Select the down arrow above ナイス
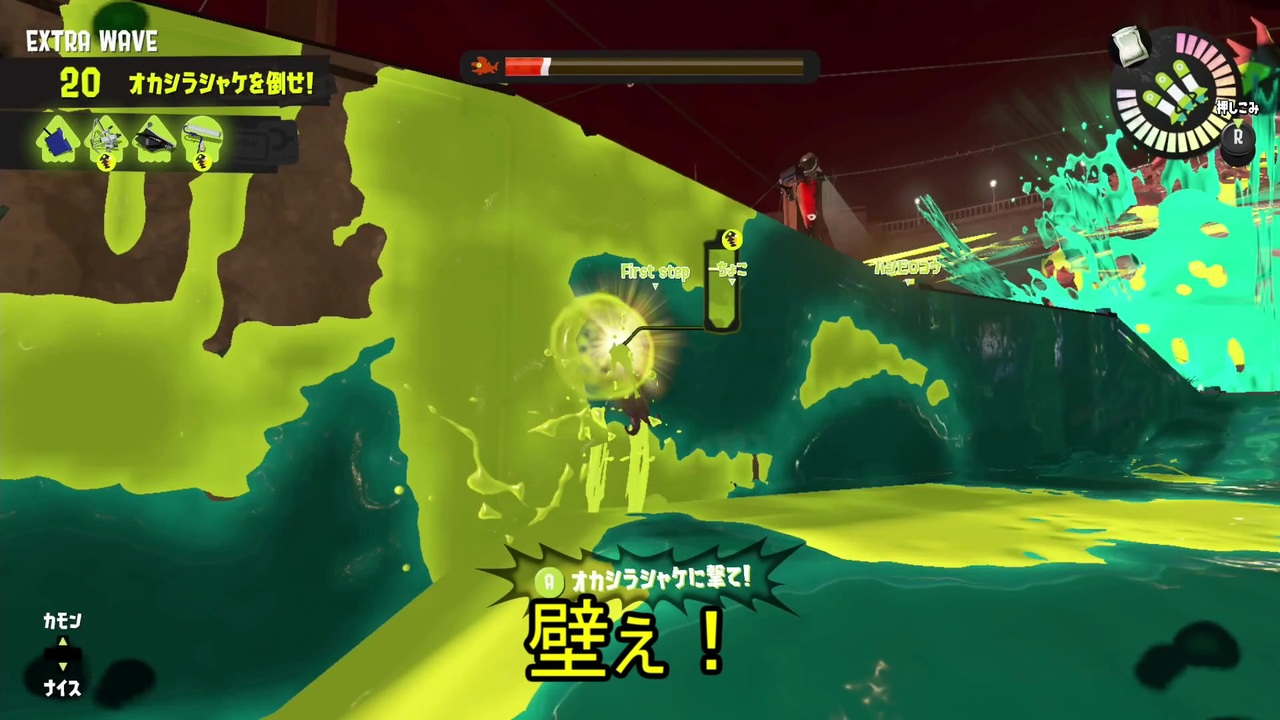1280x720 pixels. (62, 668)
